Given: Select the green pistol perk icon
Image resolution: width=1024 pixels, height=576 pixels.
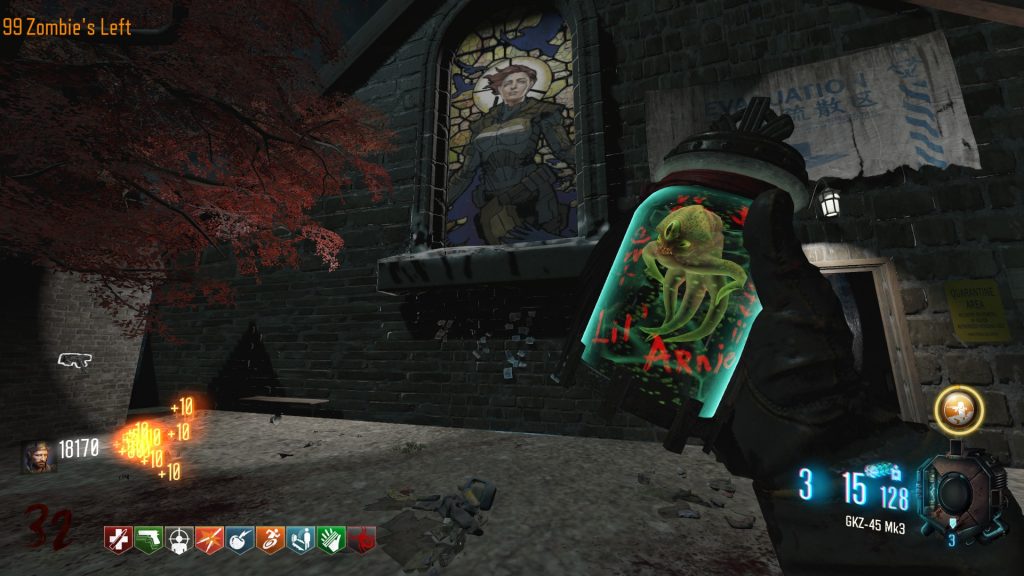Looking at the screenshot, I should point(148,539).
